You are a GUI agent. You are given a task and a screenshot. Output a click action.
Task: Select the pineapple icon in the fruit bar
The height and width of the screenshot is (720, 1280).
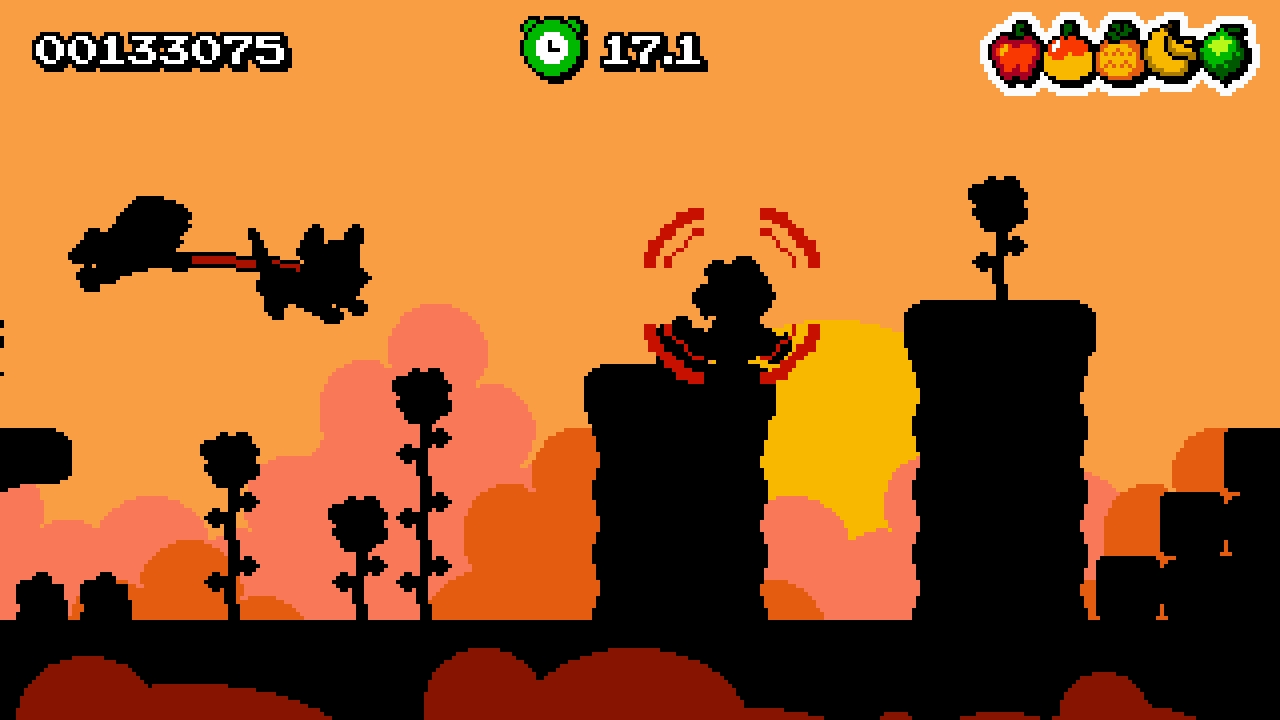tap(1117, 57)
